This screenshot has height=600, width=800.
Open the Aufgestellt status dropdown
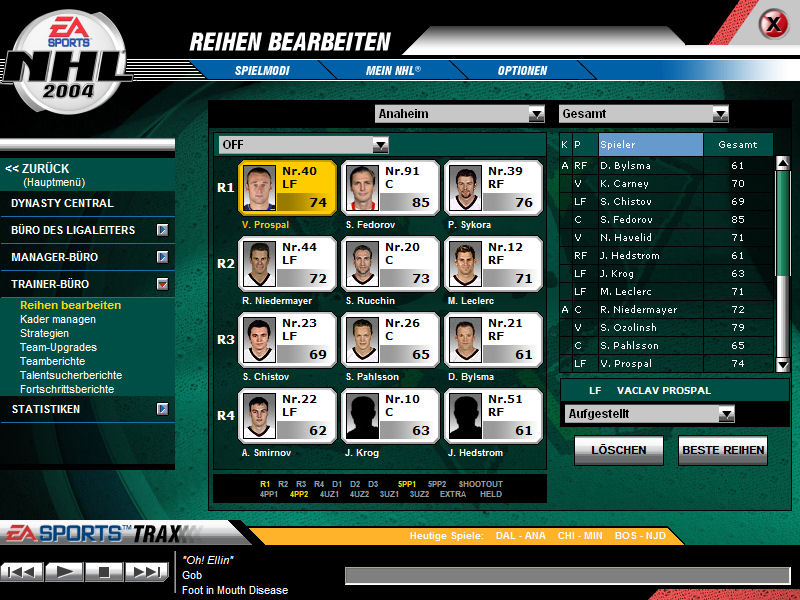(726, 414)
